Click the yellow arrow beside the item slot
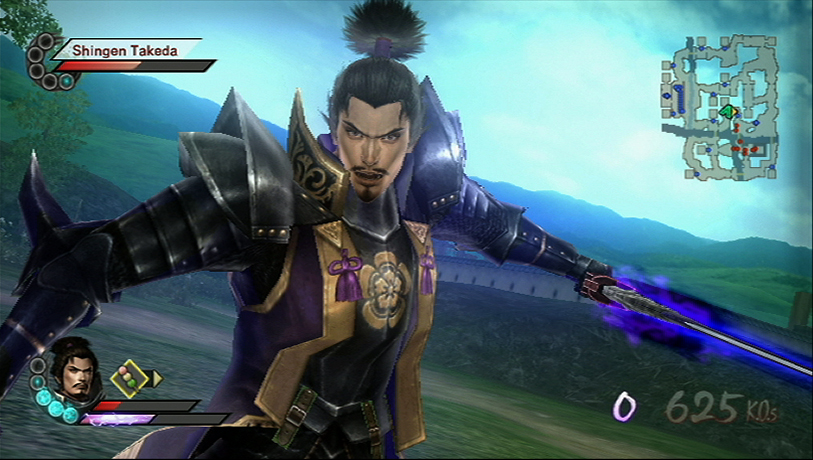Image resolution: width=813 pixels, height=460 pixels. [155, 378]
